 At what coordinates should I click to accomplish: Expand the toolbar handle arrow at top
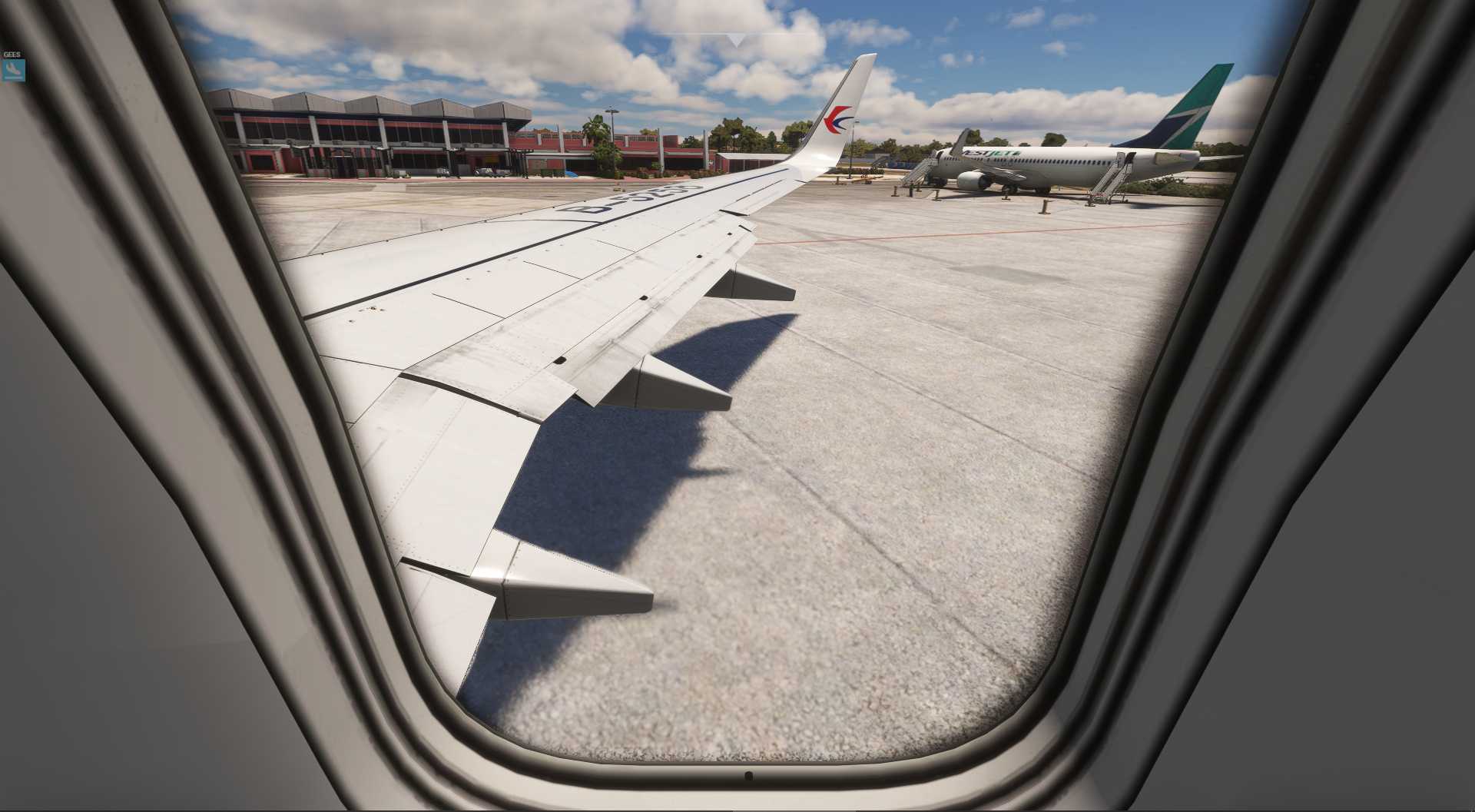click(x=736, y=40)
